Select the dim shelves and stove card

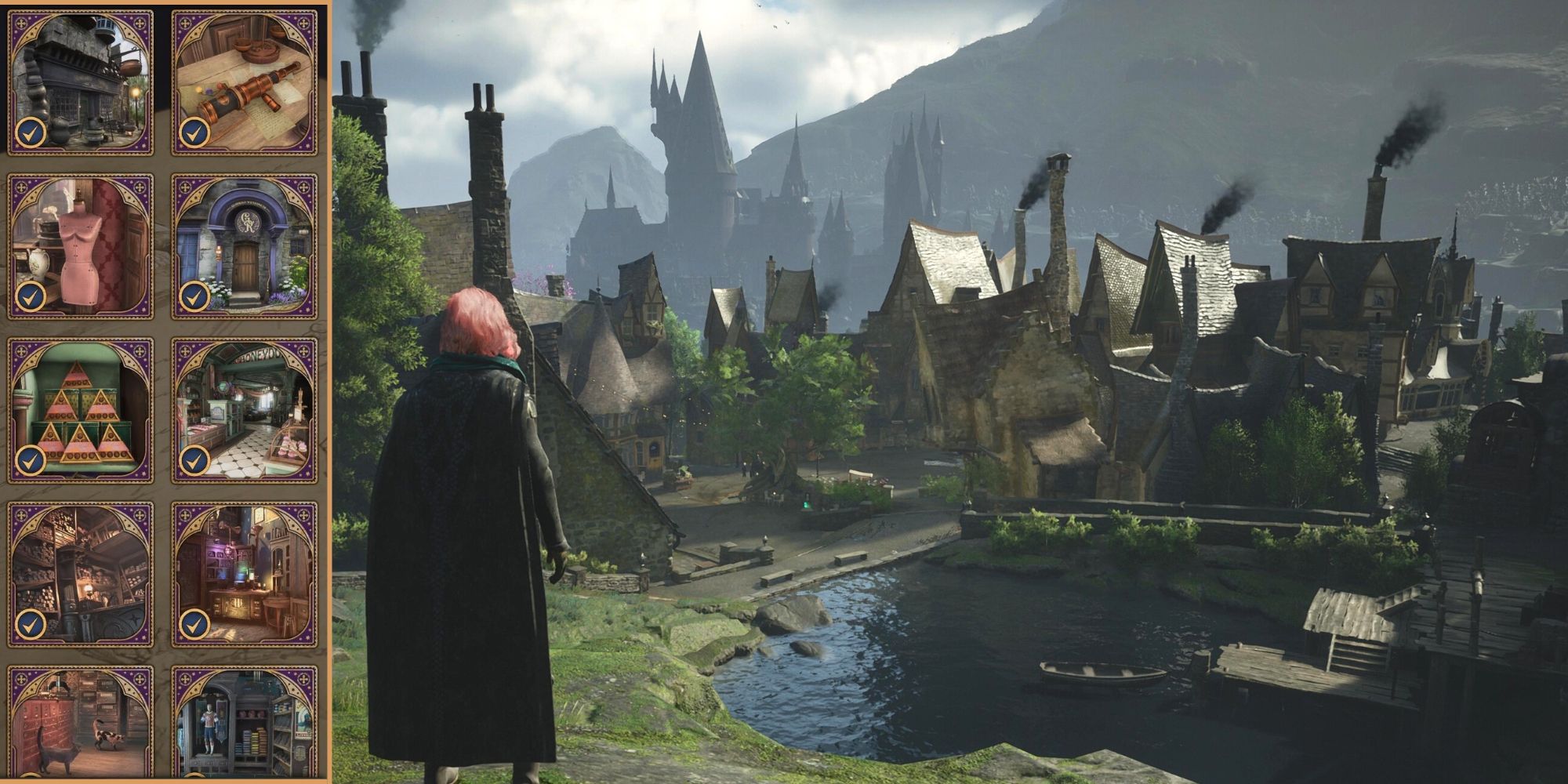point(80,575)
